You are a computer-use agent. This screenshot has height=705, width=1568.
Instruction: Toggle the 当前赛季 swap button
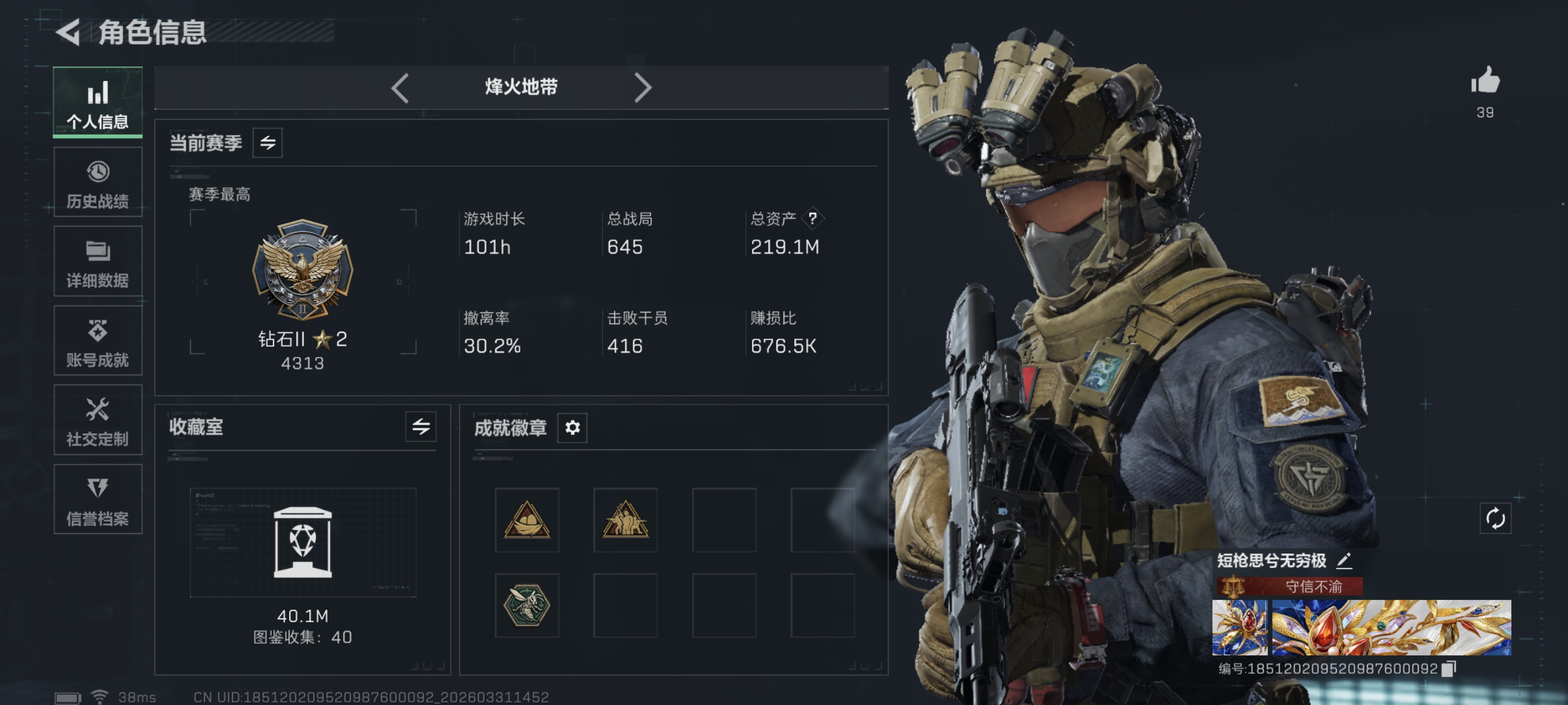[x=267, y=143]
